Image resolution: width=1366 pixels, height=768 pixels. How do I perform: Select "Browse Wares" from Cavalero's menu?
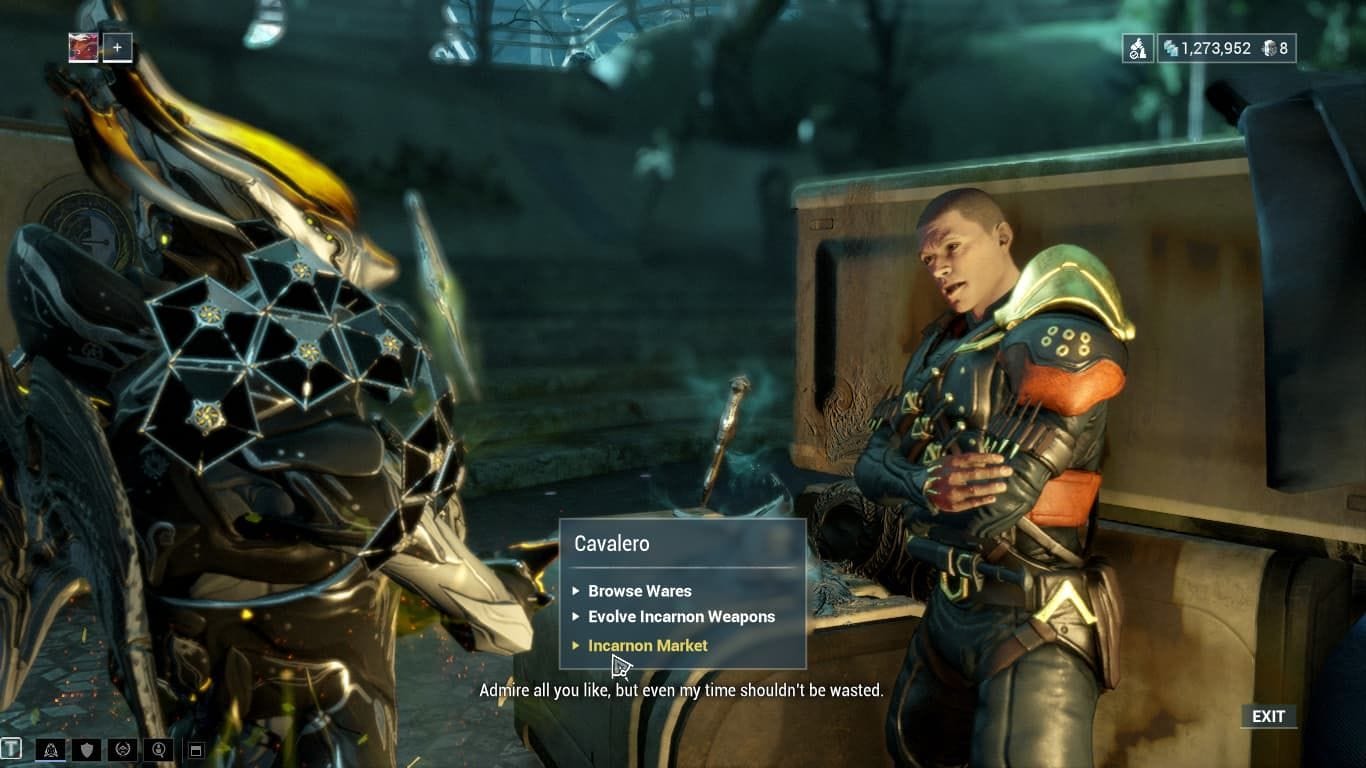coord(640,591)
